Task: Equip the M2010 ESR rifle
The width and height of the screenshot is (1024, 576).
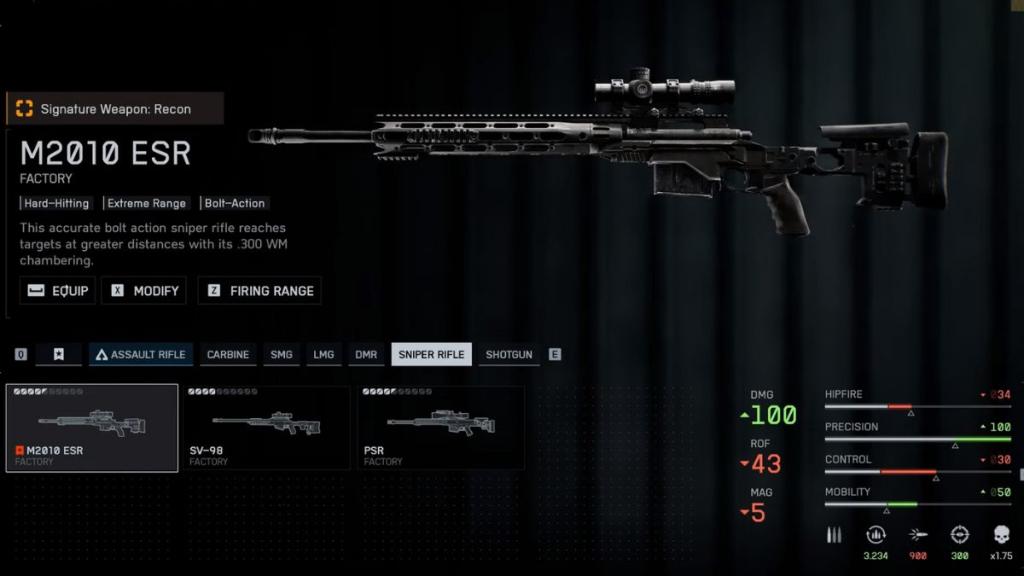Action: (58, 291)
